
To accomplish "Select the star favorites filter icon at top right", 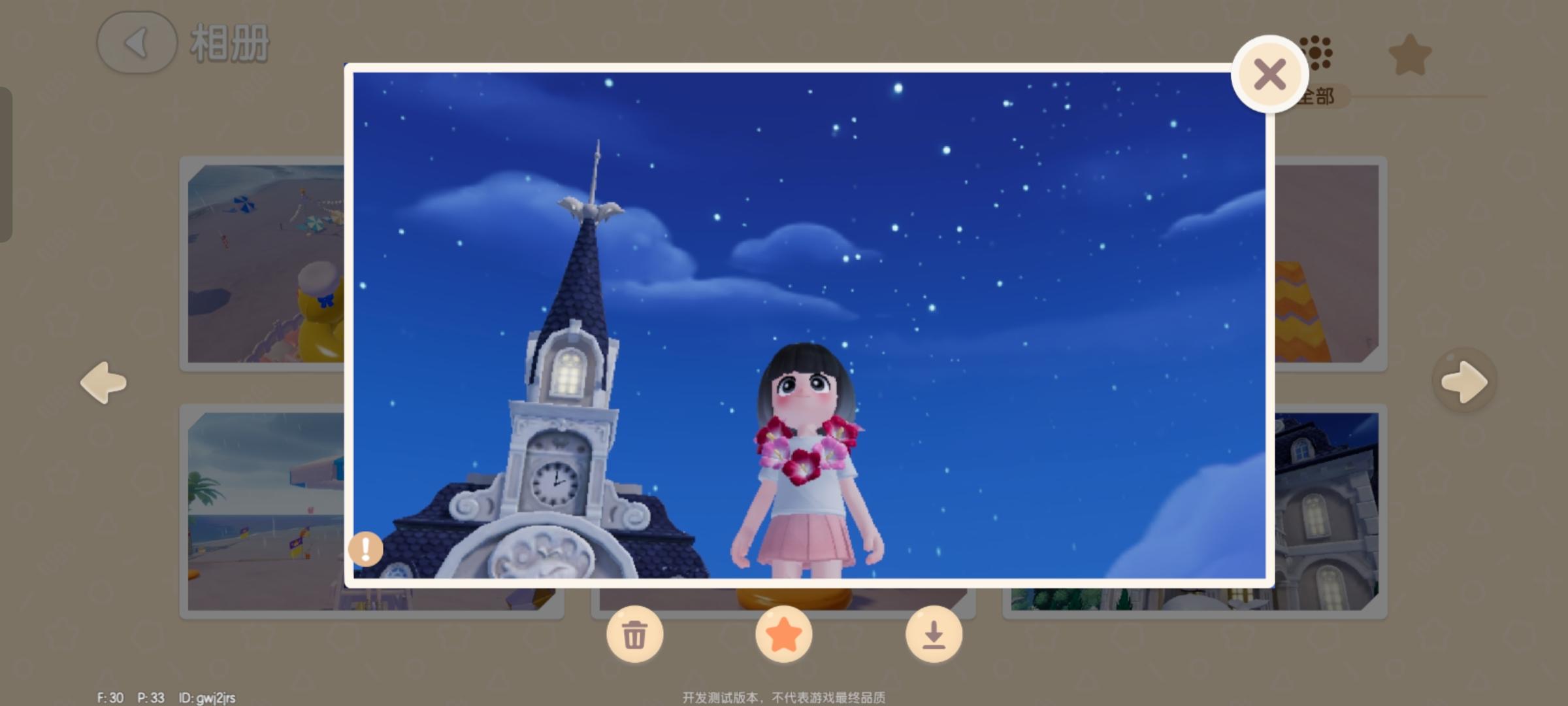I will tap(1411, 56).
